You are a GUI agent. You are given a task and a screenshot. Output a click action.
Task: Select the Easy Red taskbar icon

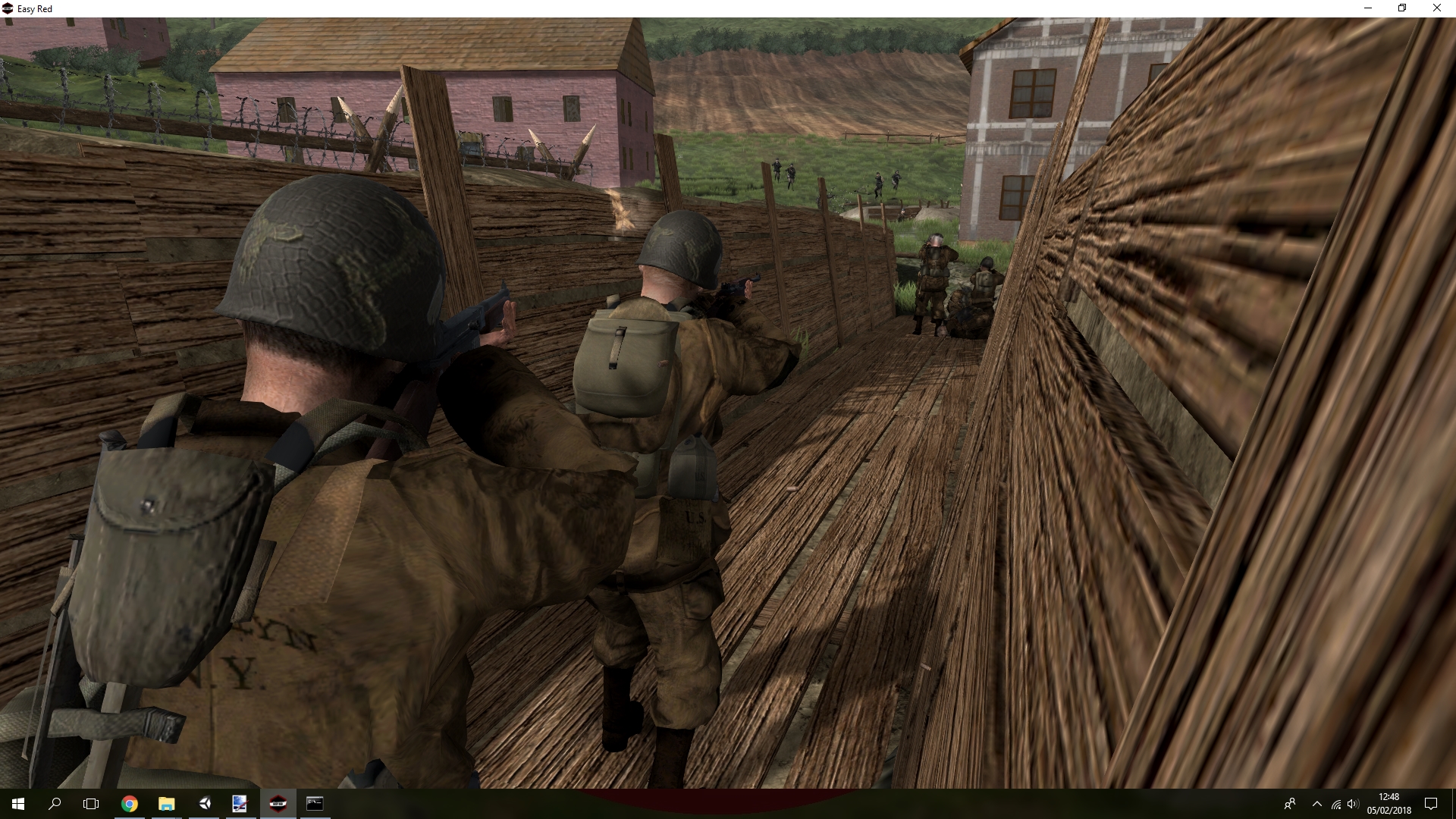(x=278, y=804)
